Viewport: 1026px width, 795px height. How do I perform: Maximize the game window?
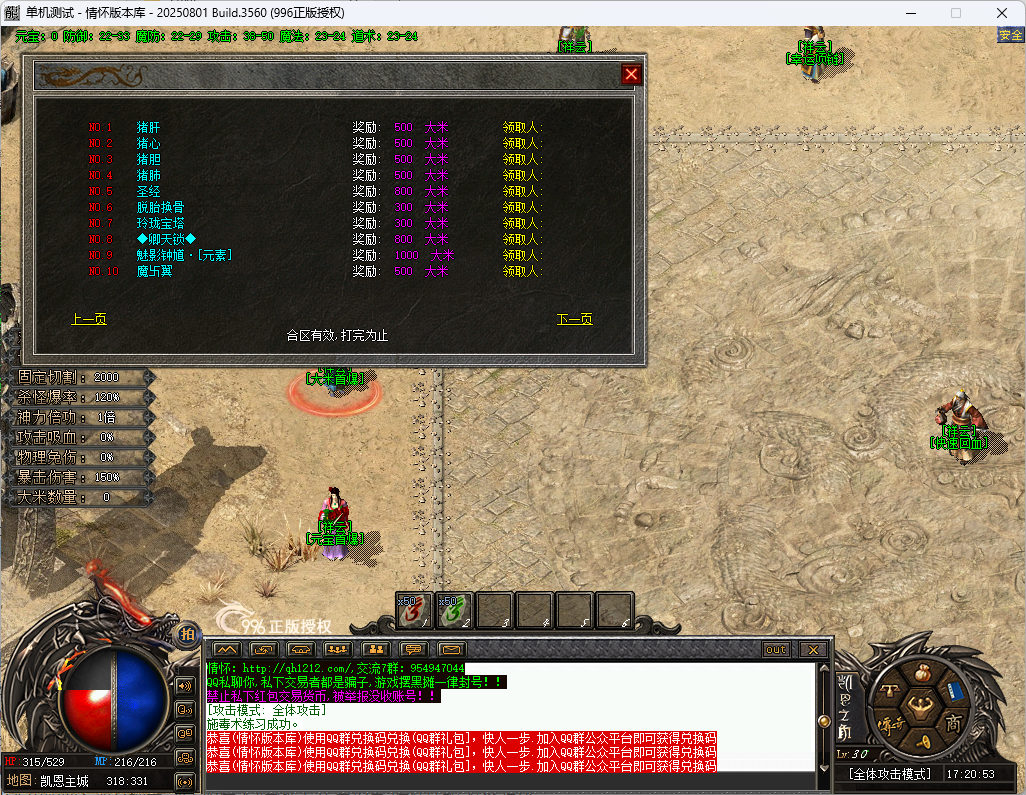click(955, 13)
